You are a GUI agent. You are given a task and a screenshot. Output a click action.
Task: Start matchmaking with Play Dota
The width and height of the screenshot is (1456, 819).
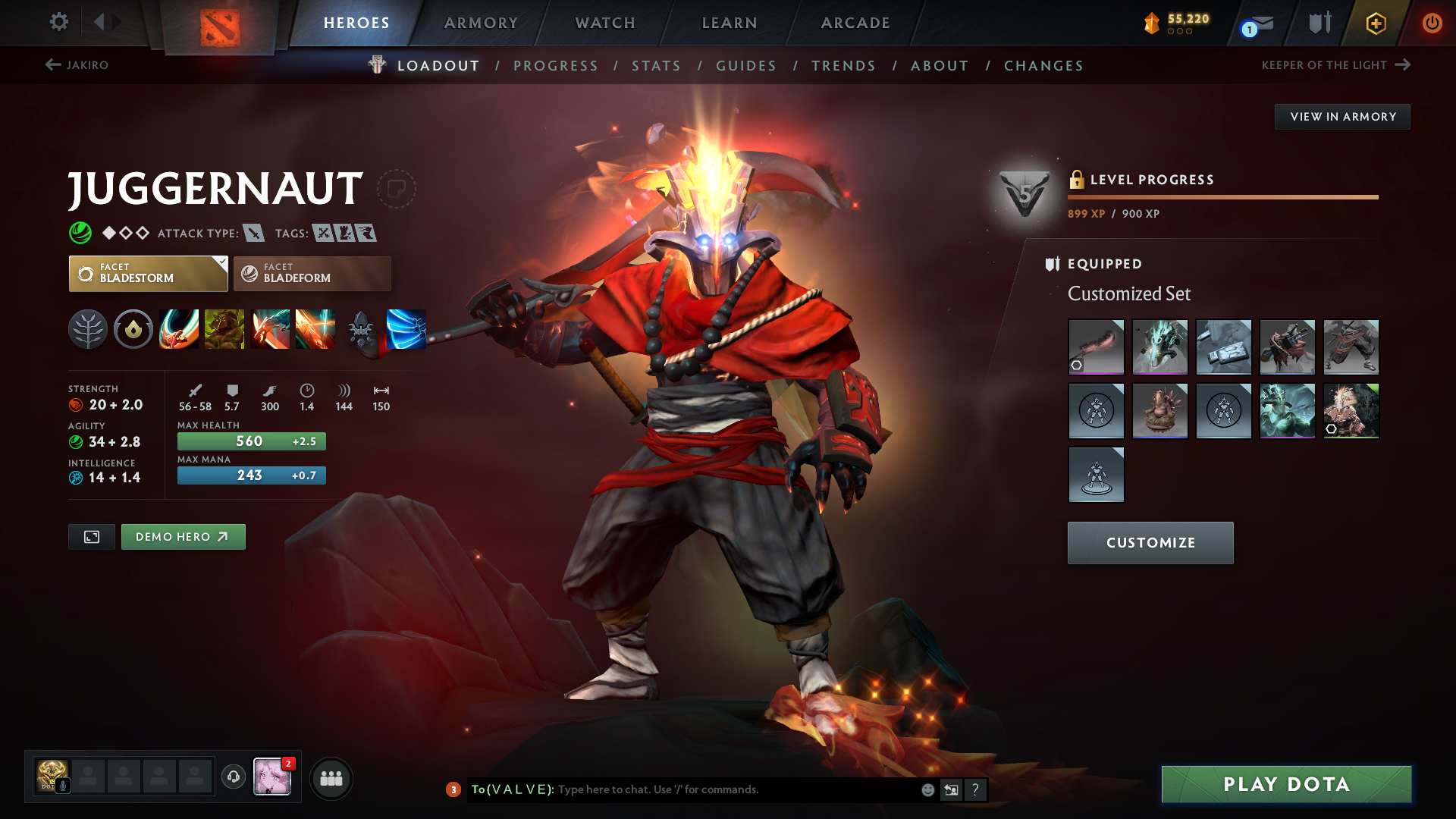[1286, 784]
